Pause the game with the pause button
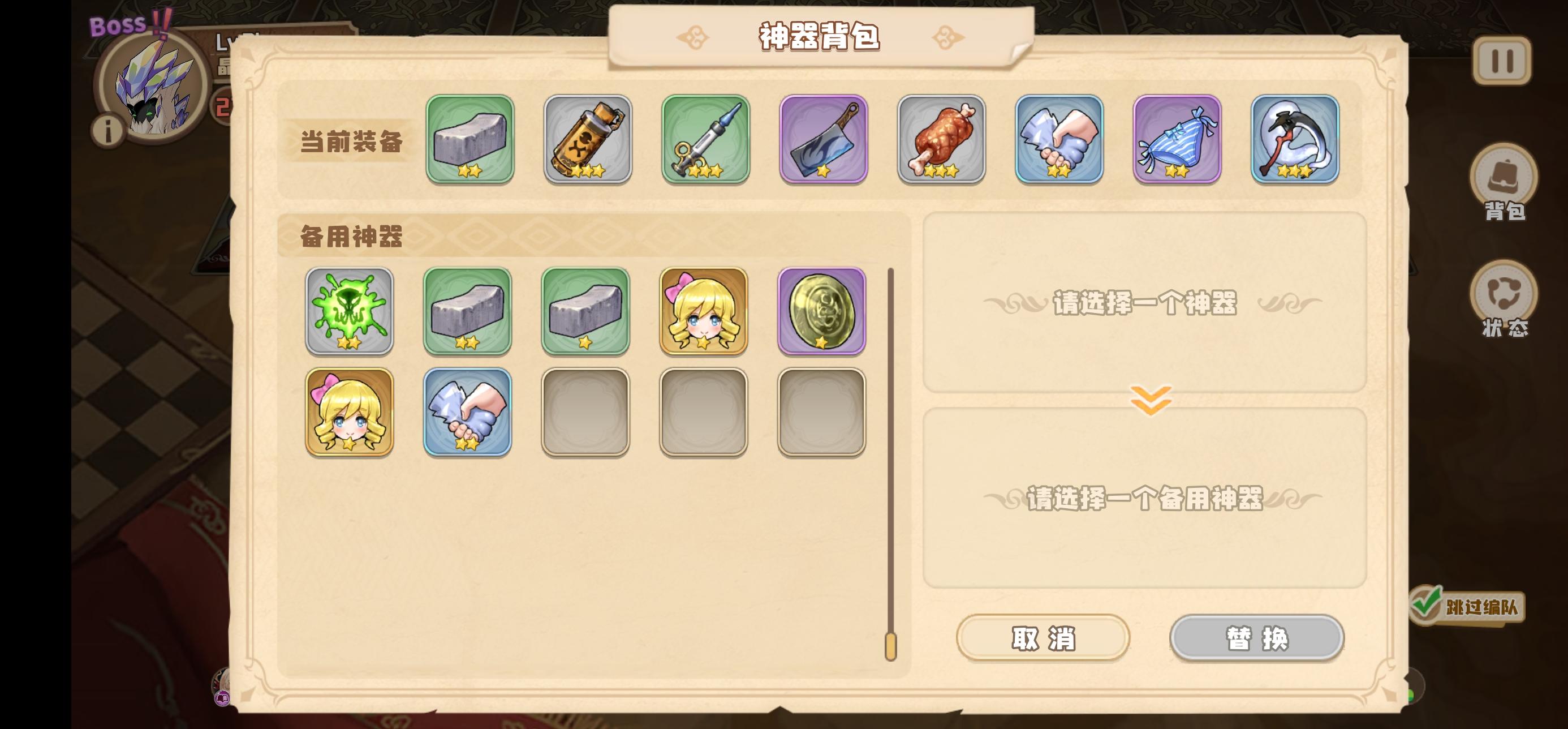The width and height of the screenshot is (1568, 729). coord(1502,59)
